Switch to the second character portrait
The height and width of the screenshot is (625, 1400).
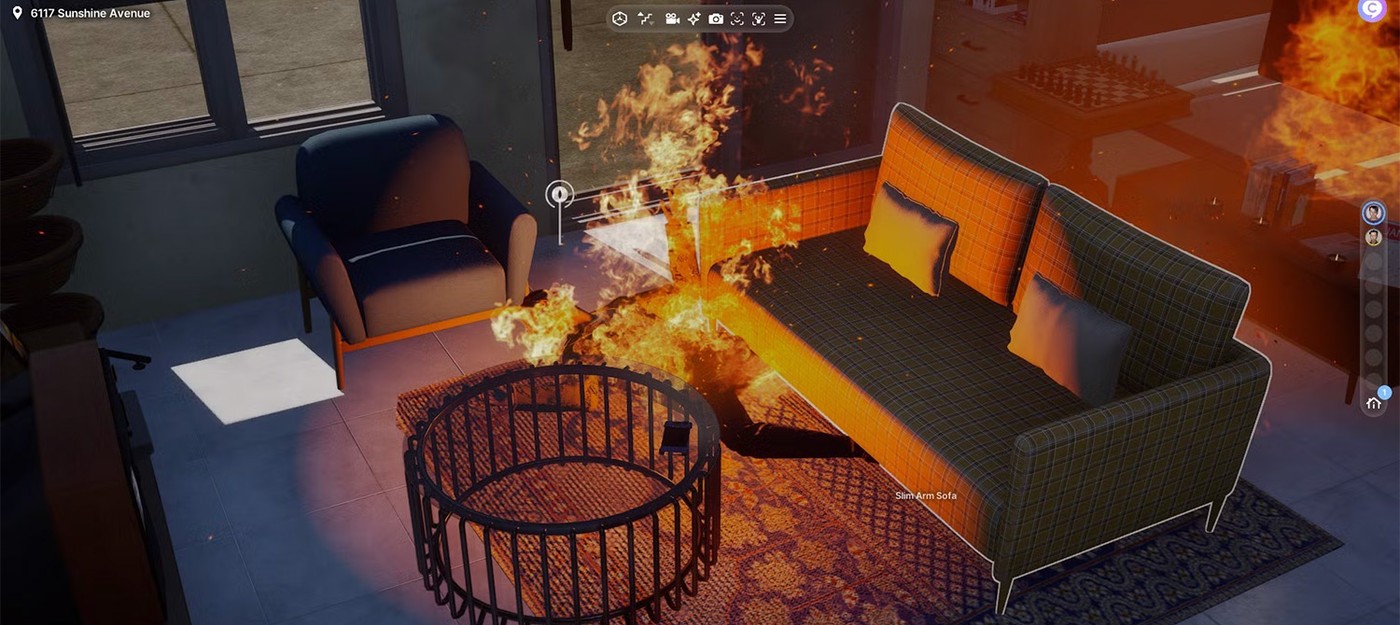pyautogui.click(x=1374, y=237)
